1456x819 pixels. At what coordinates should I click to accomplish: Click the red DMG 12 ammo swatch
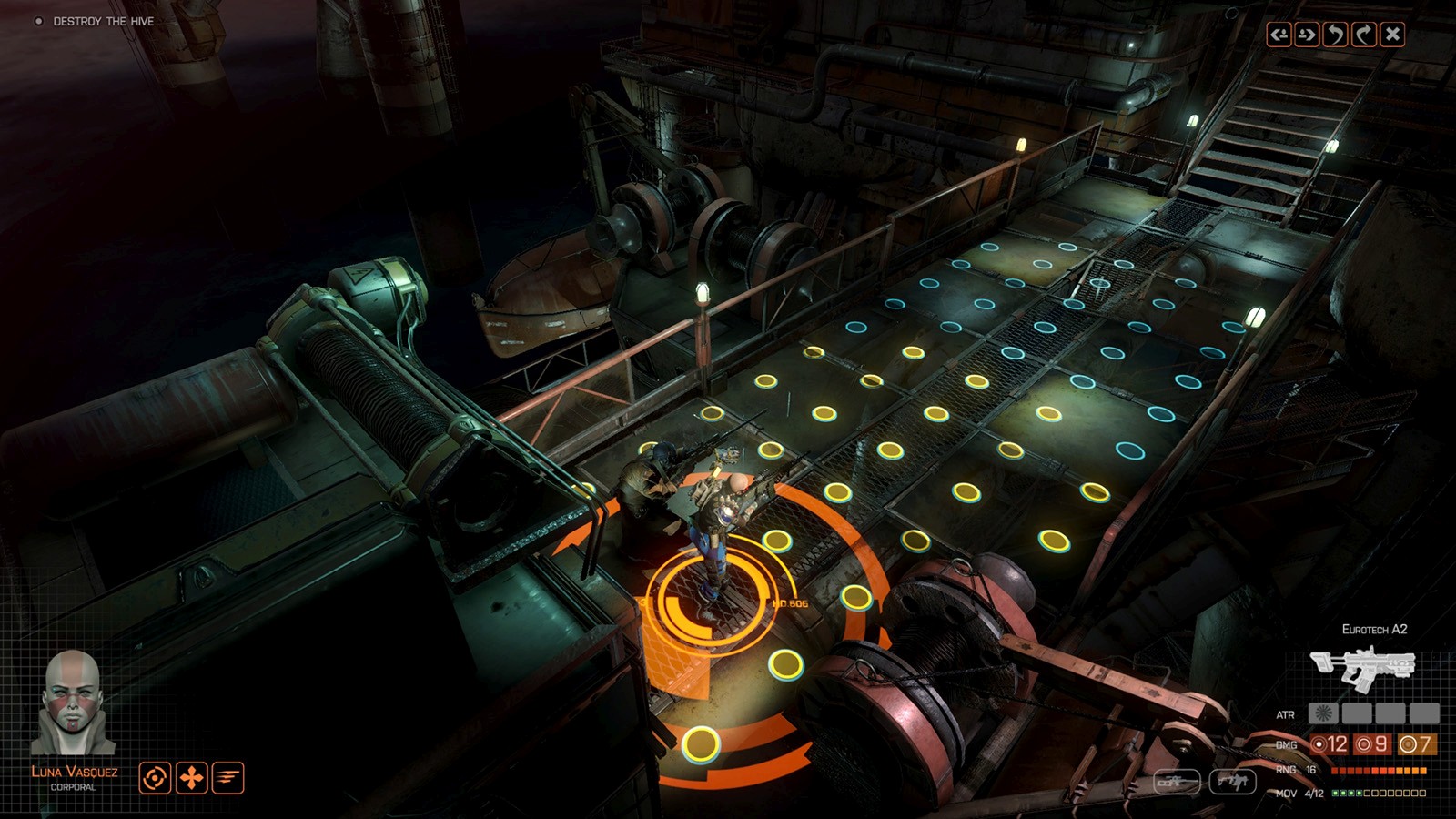point(1329,744)
